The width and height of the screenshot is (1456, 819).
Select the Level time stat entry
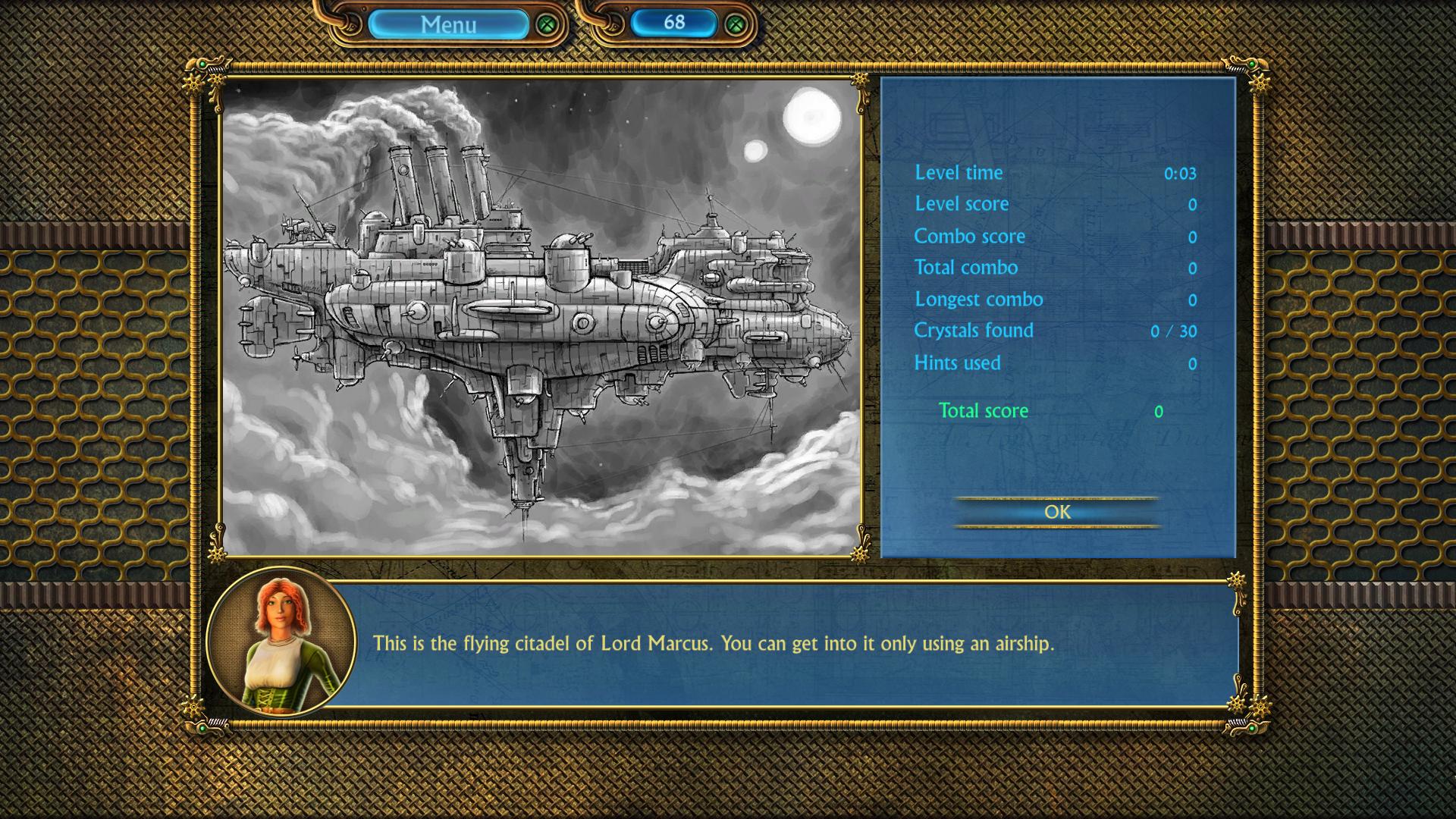pyautogui.click(x=958, y=173)
